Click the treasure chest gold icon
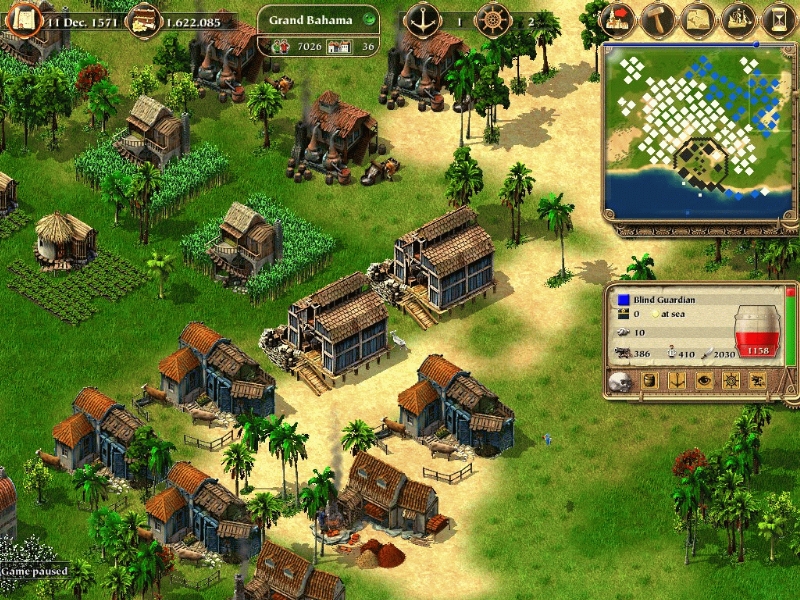The image size is (800, 600). (144, 19)
